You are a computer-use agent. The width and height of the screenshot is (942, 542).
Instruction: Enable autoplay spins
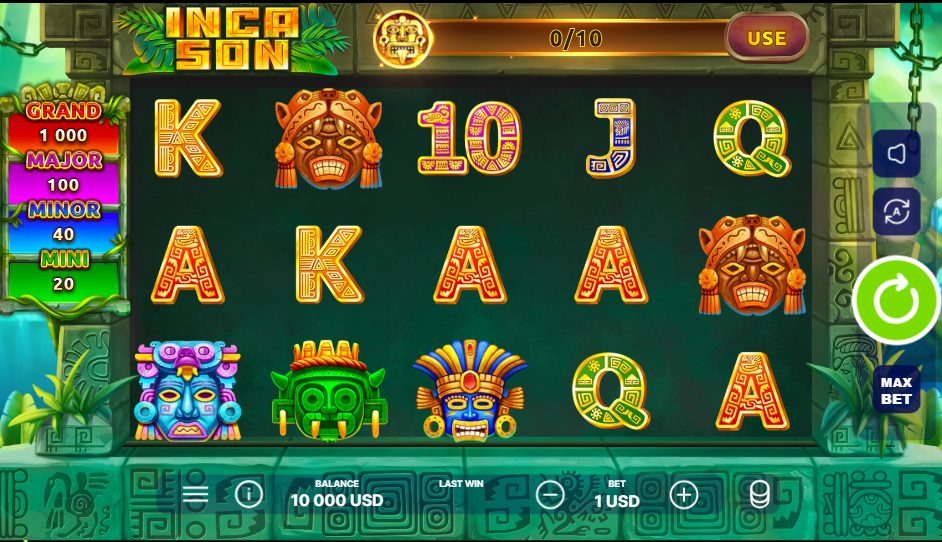[x=896, y=211]
